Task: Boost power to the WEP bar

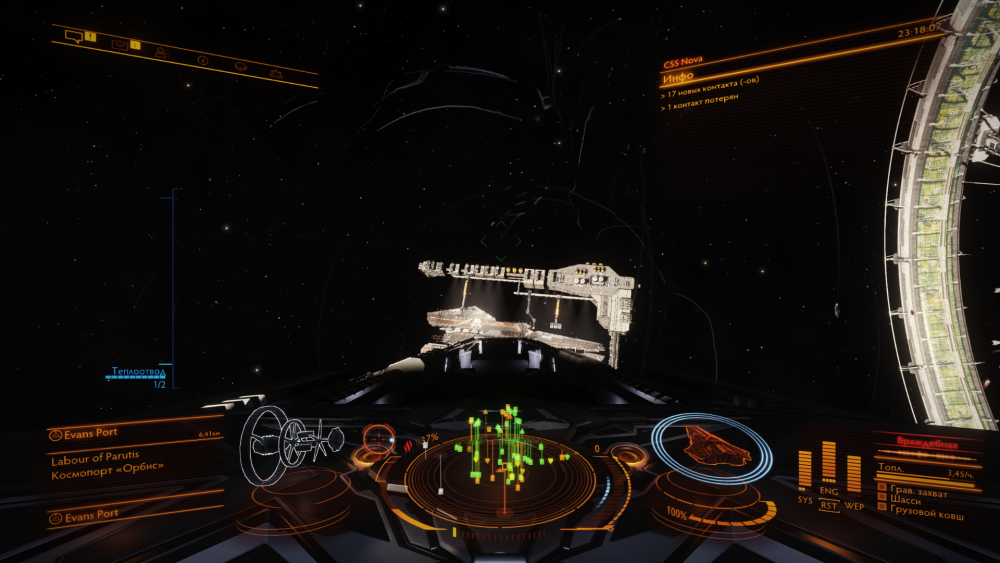Action: coord(854,474)
